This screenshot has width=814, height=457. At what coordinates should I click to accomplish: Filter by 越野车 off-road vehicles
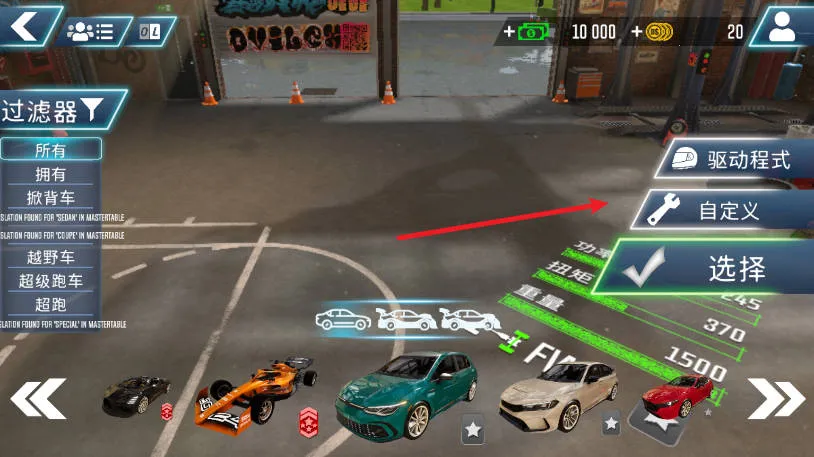51,257
